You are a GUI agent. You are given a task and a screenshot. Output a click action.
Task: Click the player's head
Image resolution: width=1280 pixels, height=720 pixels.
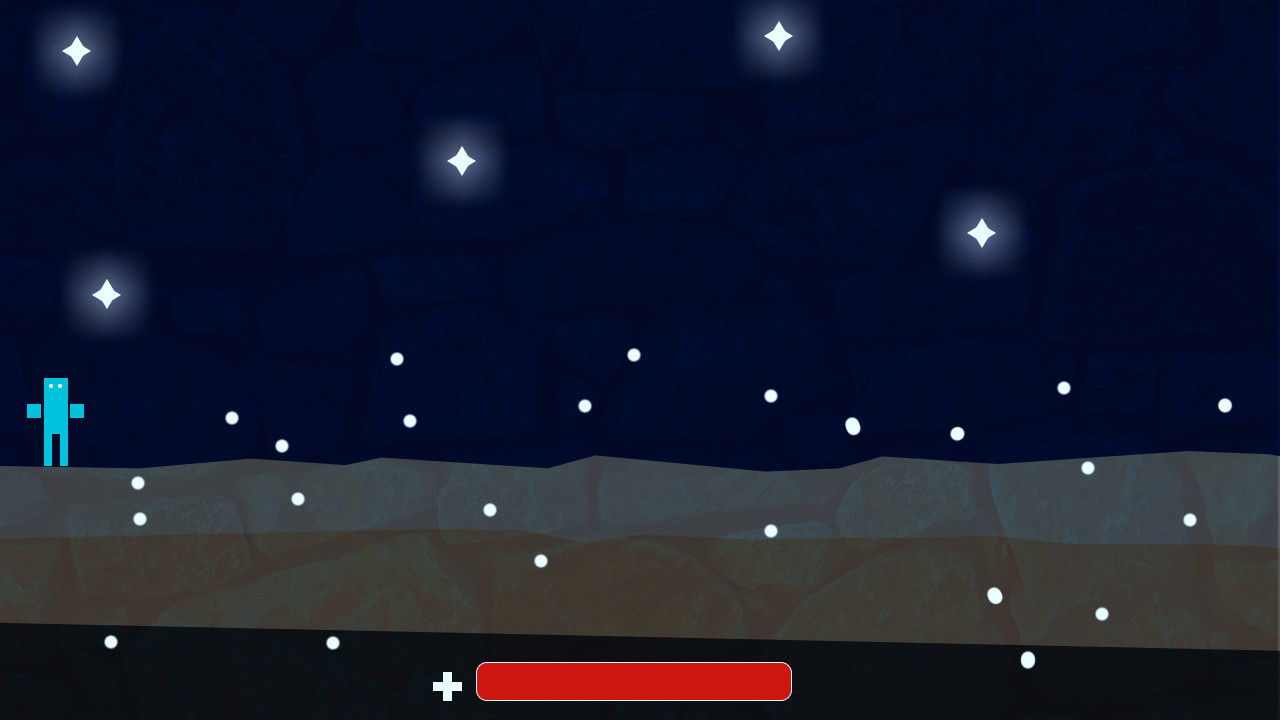click(x=56, y=389)
